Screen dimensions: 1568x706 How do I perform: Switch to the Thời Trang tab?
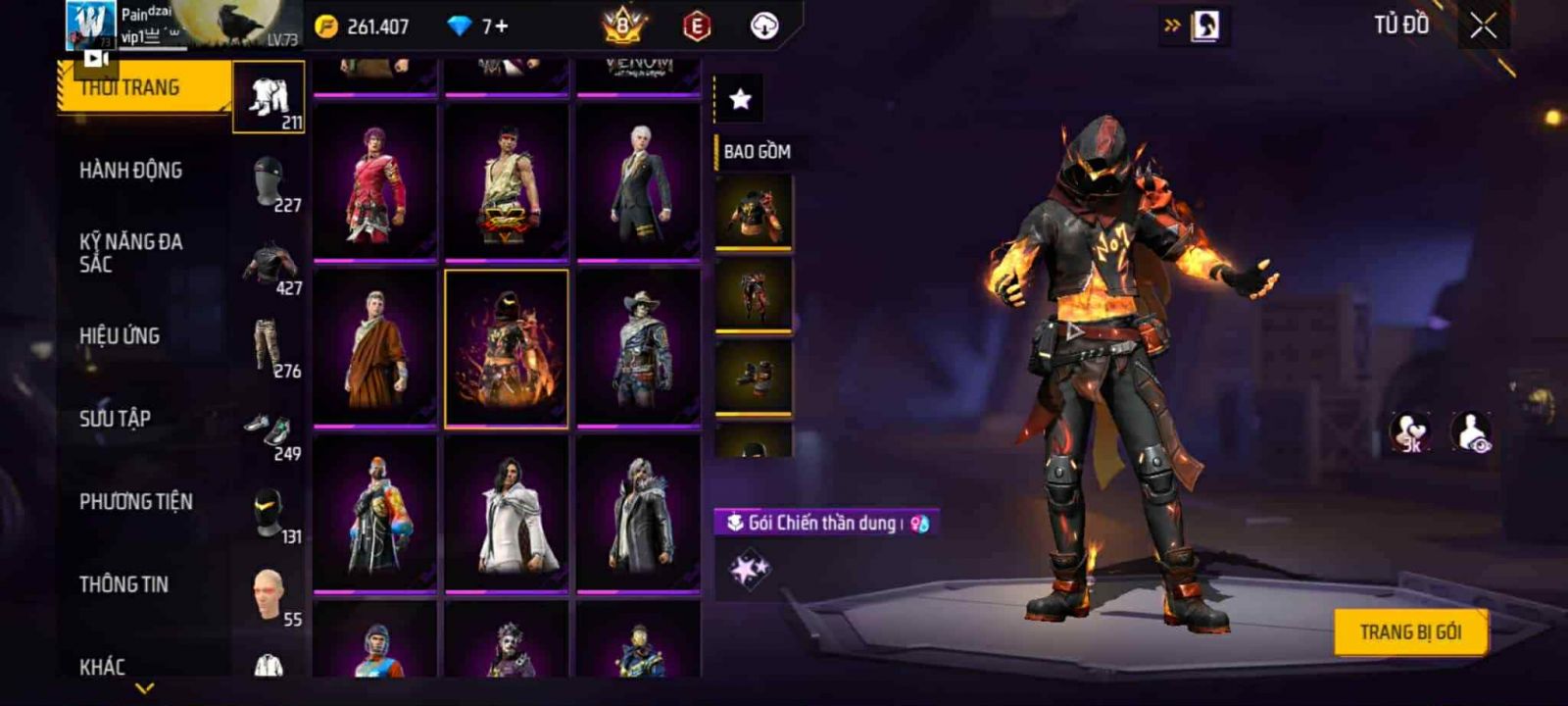point(145,88)
